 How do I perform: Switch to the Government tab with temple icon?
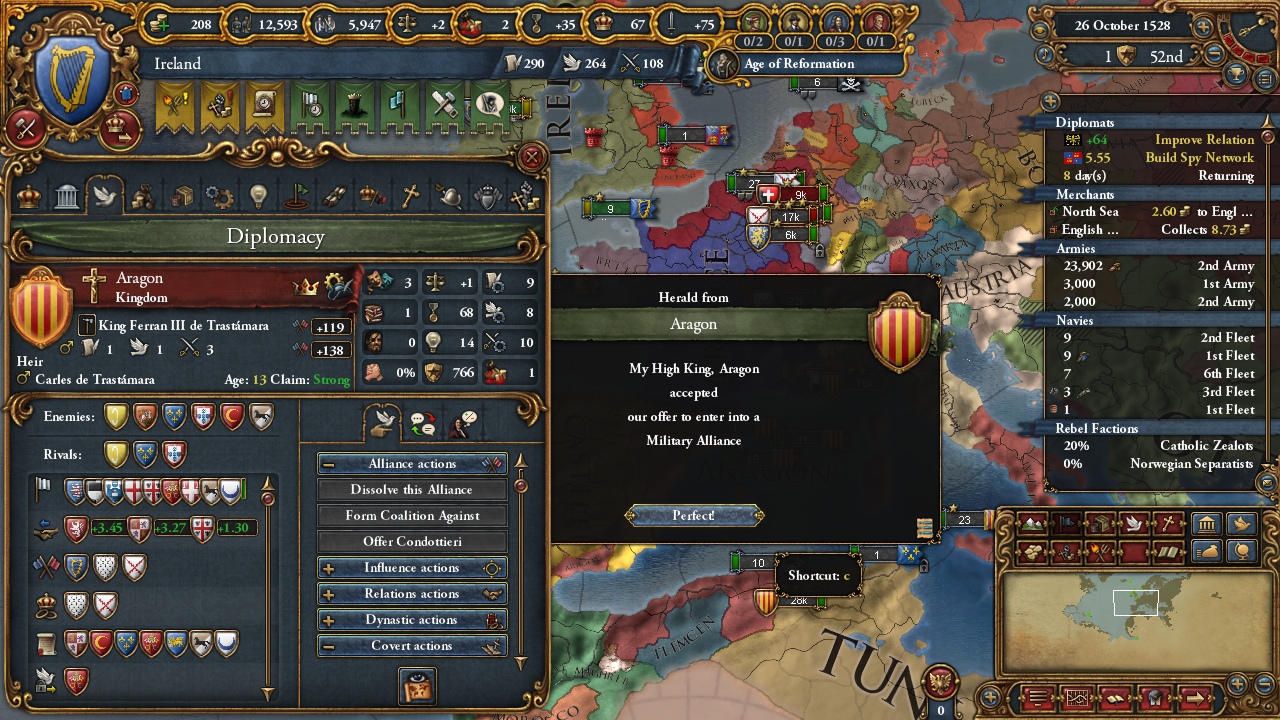(66, 195)
